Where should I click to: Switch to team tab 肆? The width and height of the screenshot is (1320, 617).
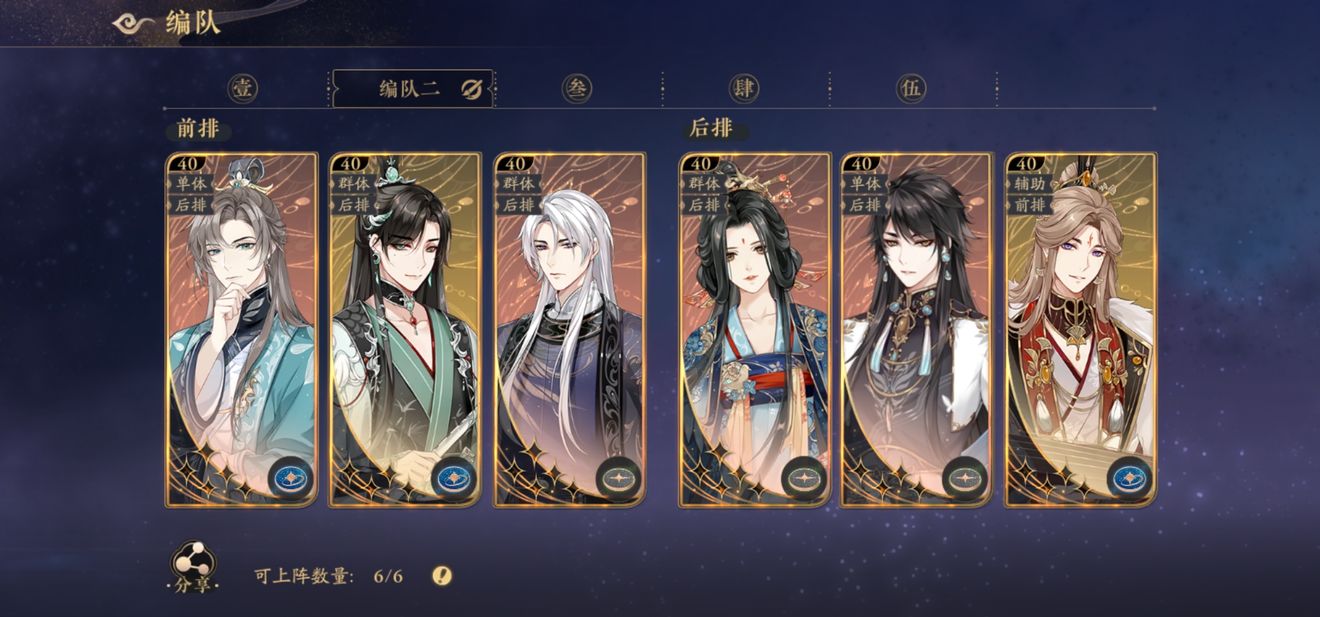(743, 89)
